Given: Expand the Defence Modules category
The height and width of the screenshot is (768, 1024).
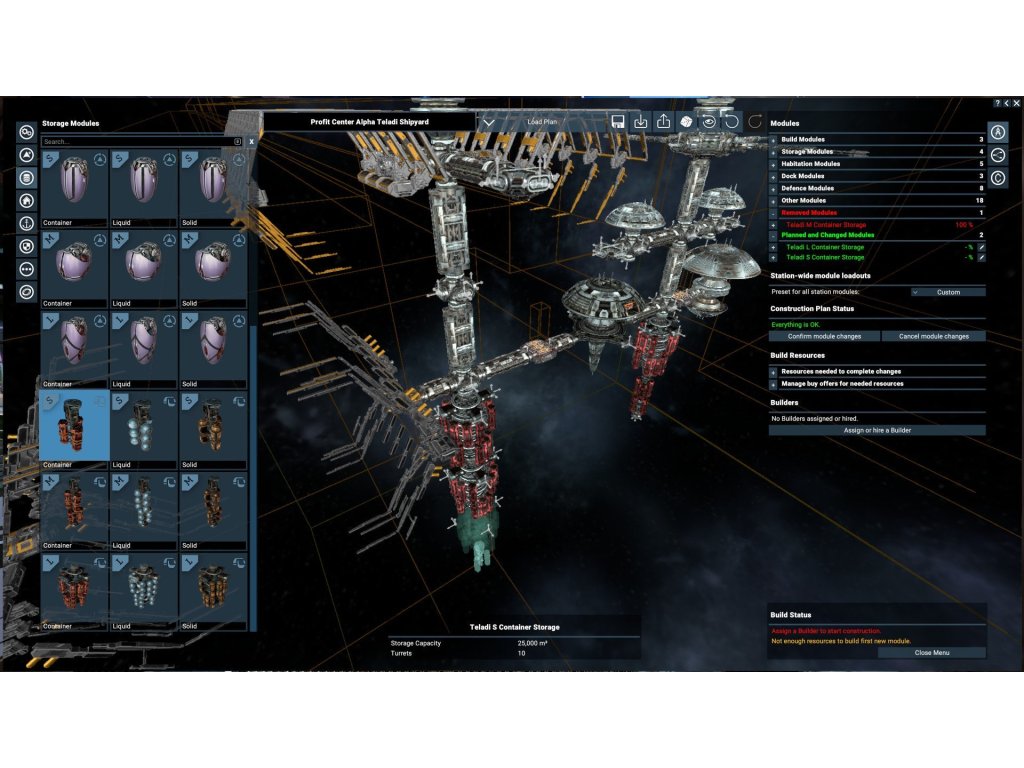Looking at the screenshot, I should [x=773, y=188].
